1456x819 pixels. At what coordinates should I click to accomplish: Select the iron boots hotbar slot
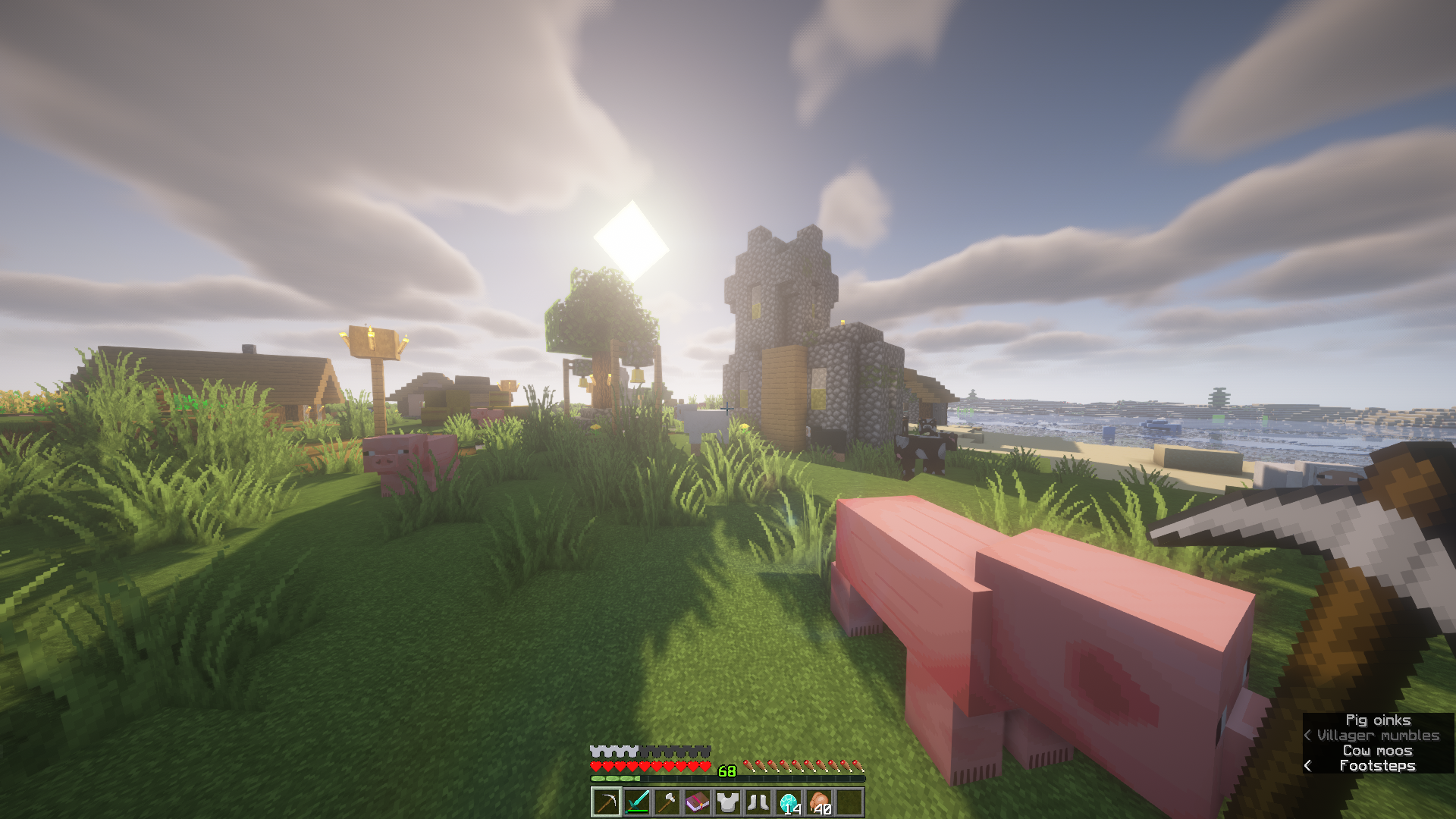coord(758,802)
